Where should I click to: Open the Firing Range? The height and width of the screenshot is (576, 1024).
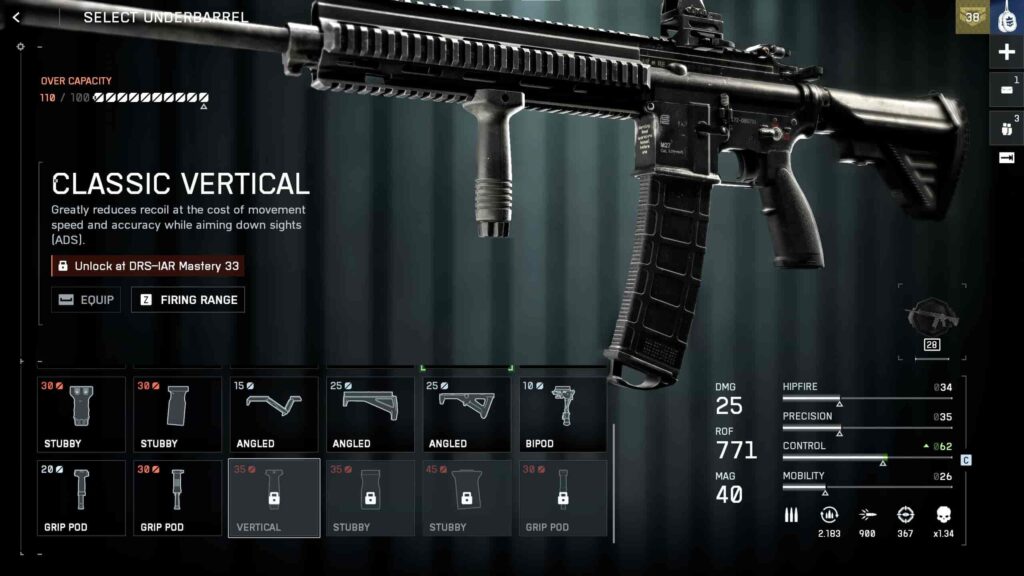189,299
